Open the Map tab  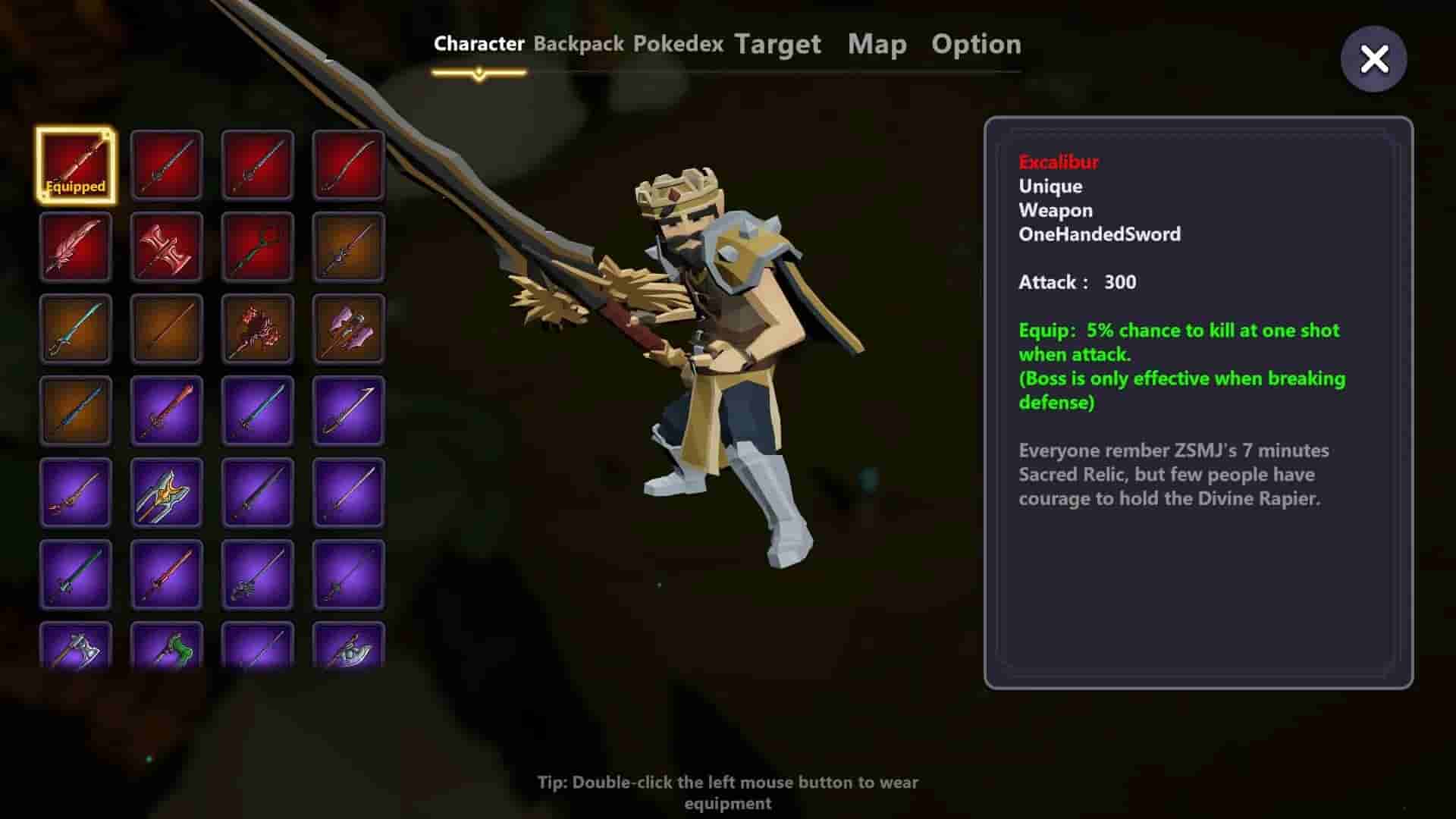click(877, 44)
